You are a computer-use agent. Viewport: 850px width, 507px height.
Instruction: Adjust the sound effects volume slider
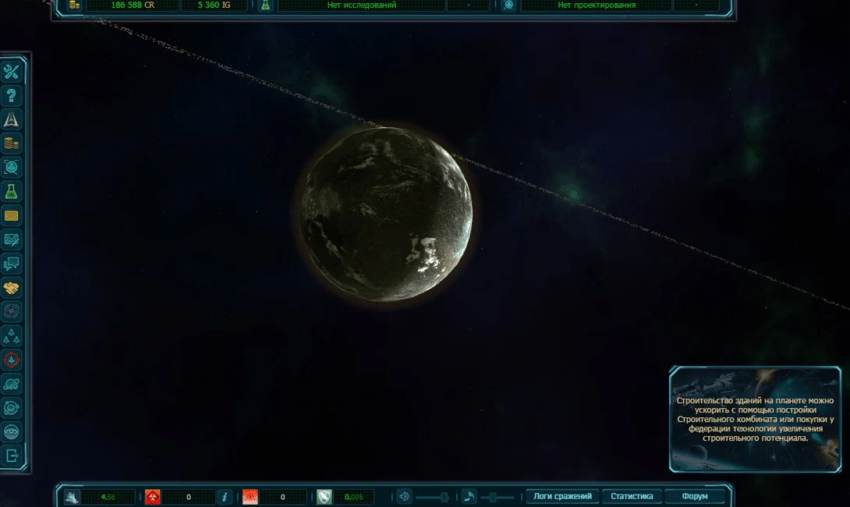432,497
